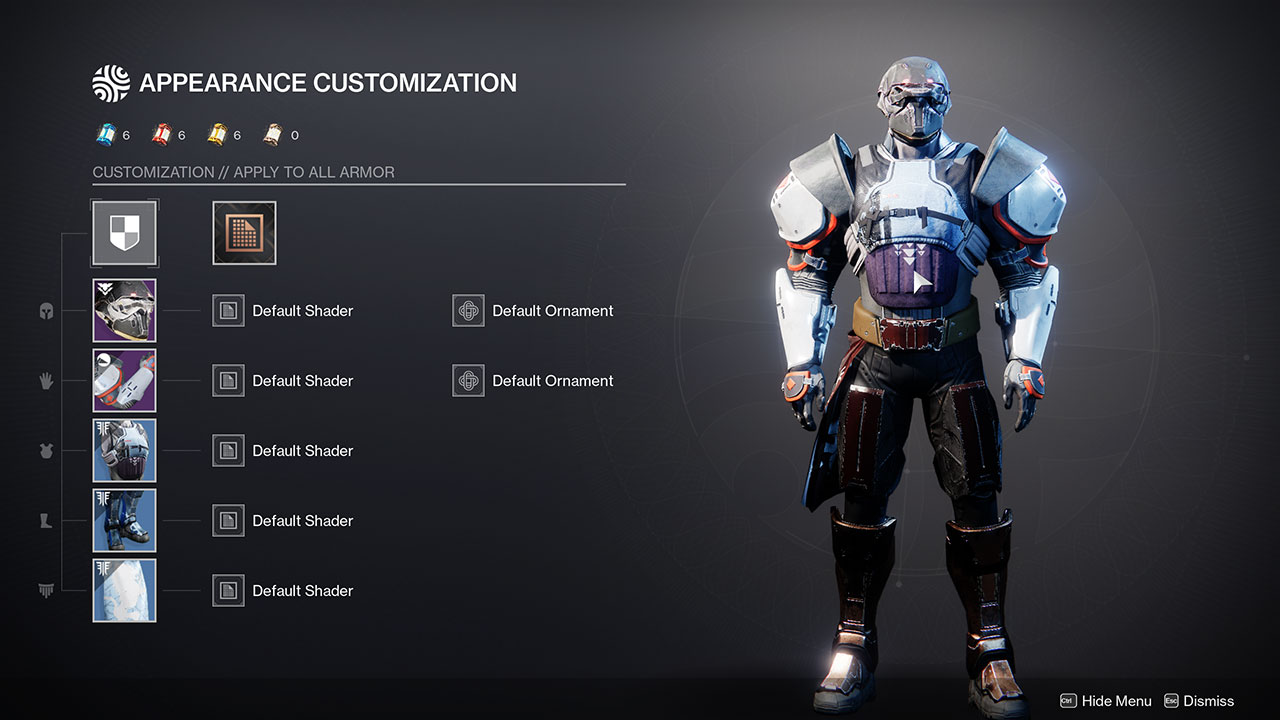Viewport: 1280px width, 720px height.
Task: Hide the customization menu
Action: point(1105,701)
